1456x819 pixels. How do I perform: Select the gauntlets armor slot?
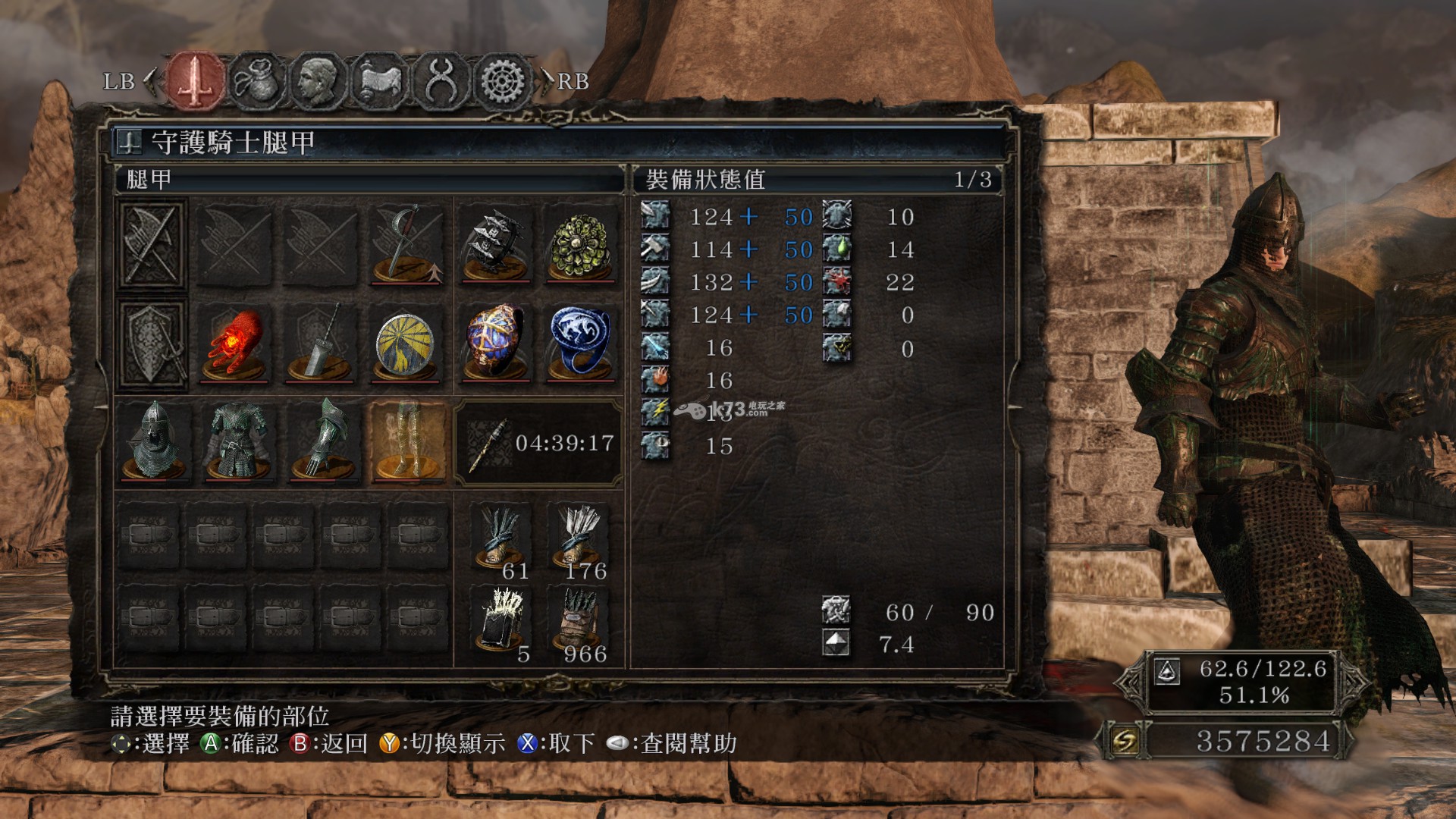[323, 441]
